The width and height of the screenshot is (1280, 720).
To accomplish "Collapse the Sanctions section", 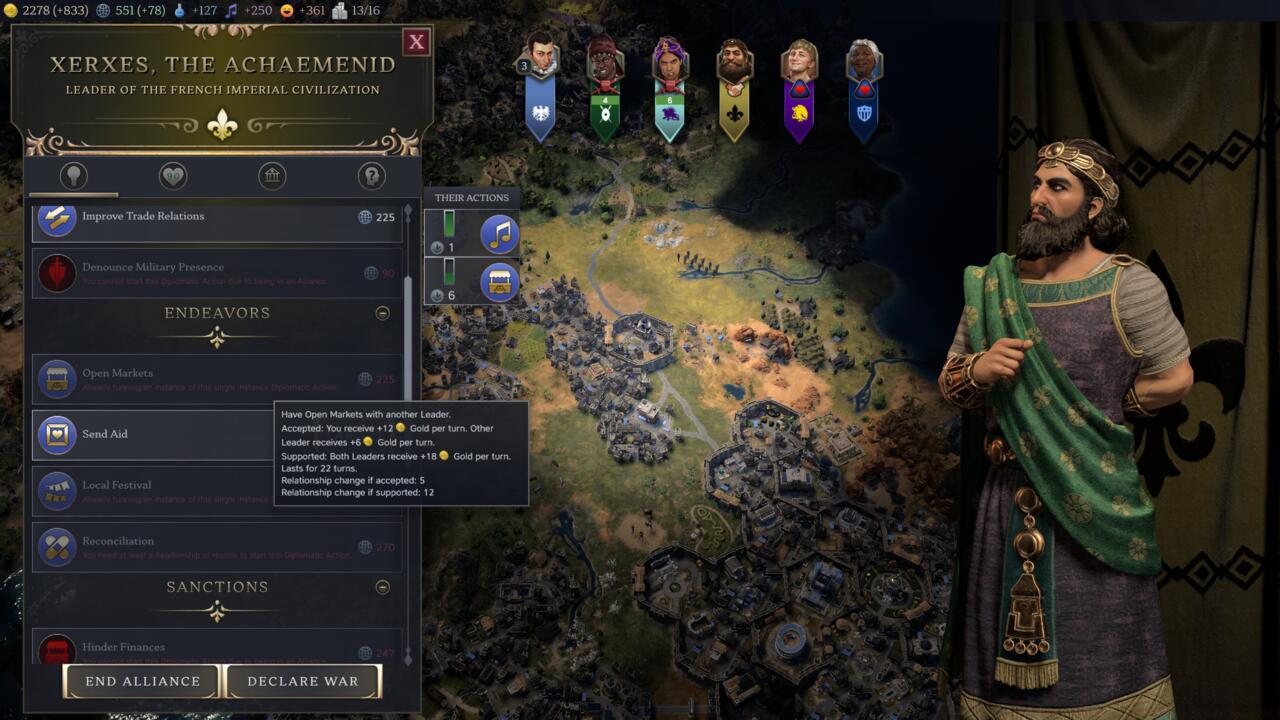I will click(382, 587).
